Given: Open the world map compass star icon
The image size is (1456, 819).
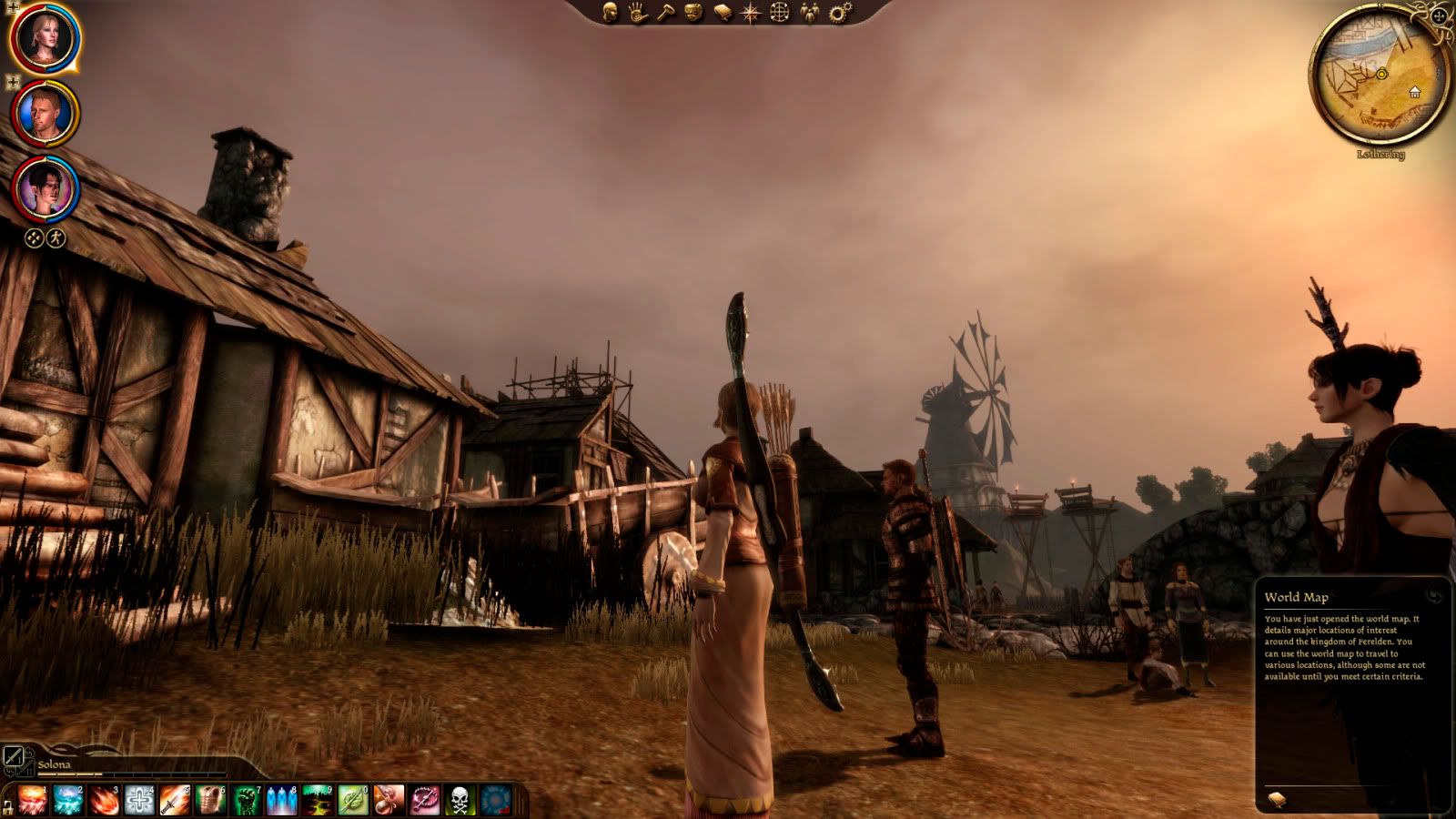Looking at the screenshot, I should [x=751, y=12].
